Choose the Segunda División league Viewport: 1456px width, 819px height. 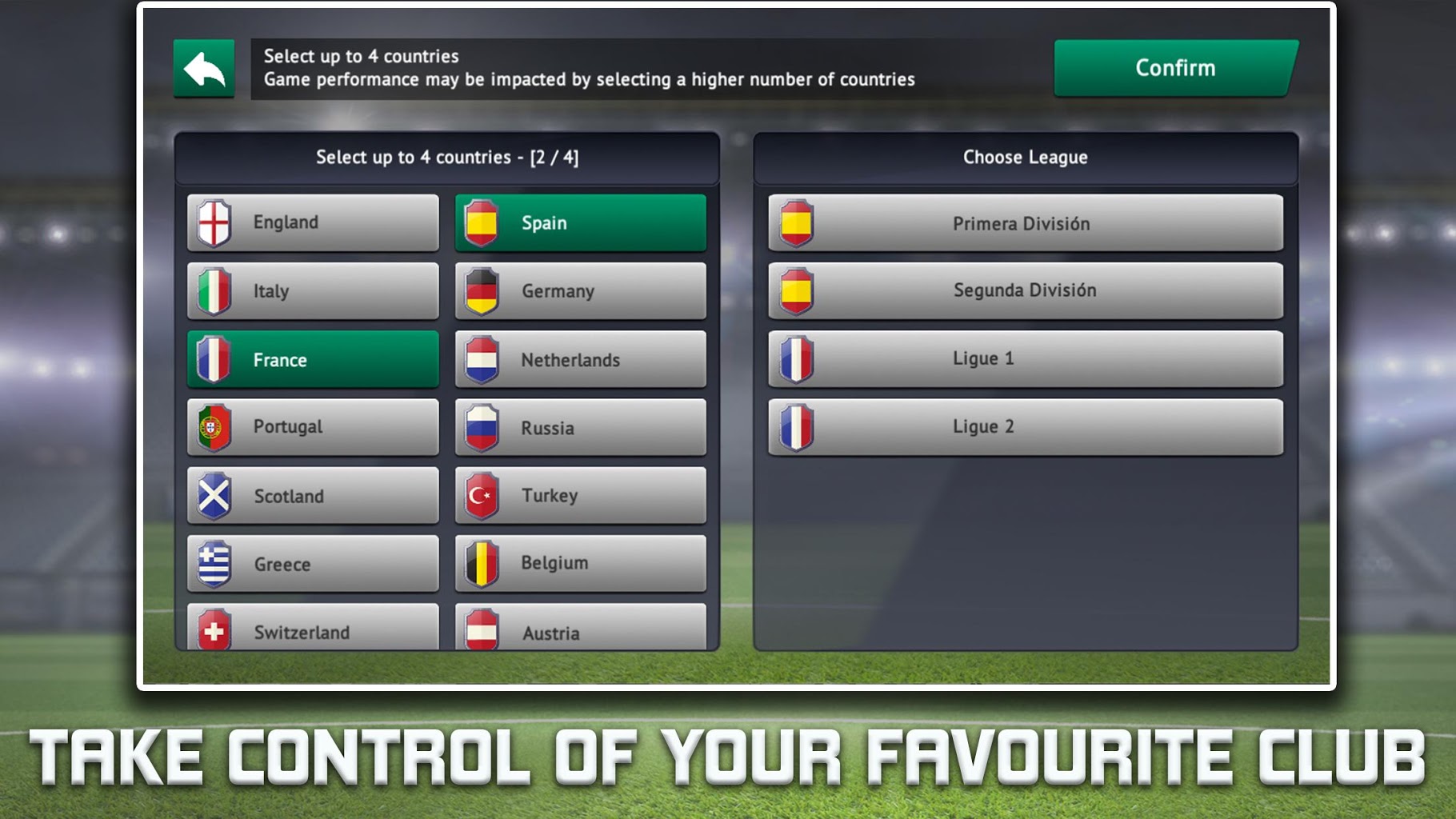1025,290
